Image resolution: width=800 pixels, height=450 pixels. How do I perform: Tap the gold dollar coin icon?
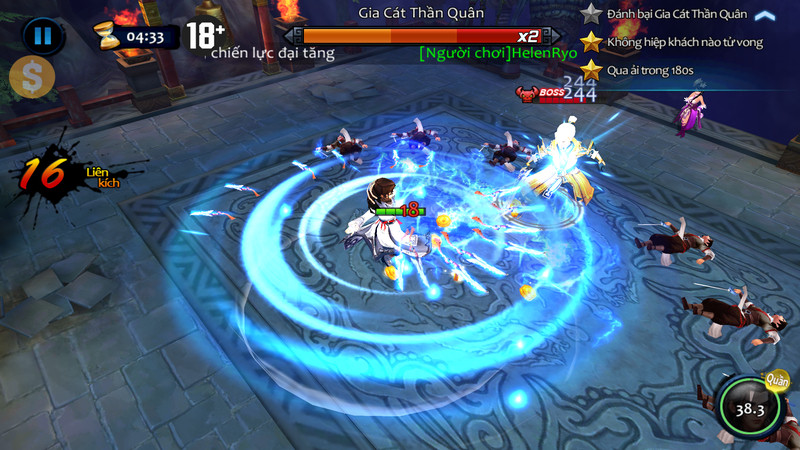30,78
